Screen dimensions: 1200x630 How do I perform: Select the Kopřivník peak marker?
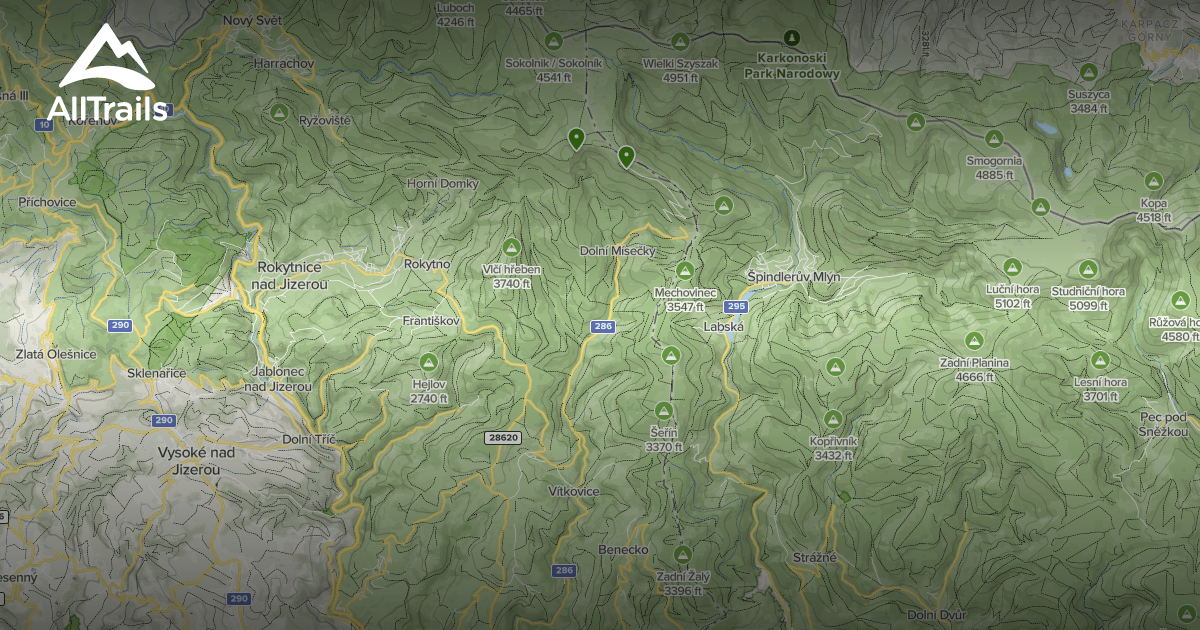point(833,418)
